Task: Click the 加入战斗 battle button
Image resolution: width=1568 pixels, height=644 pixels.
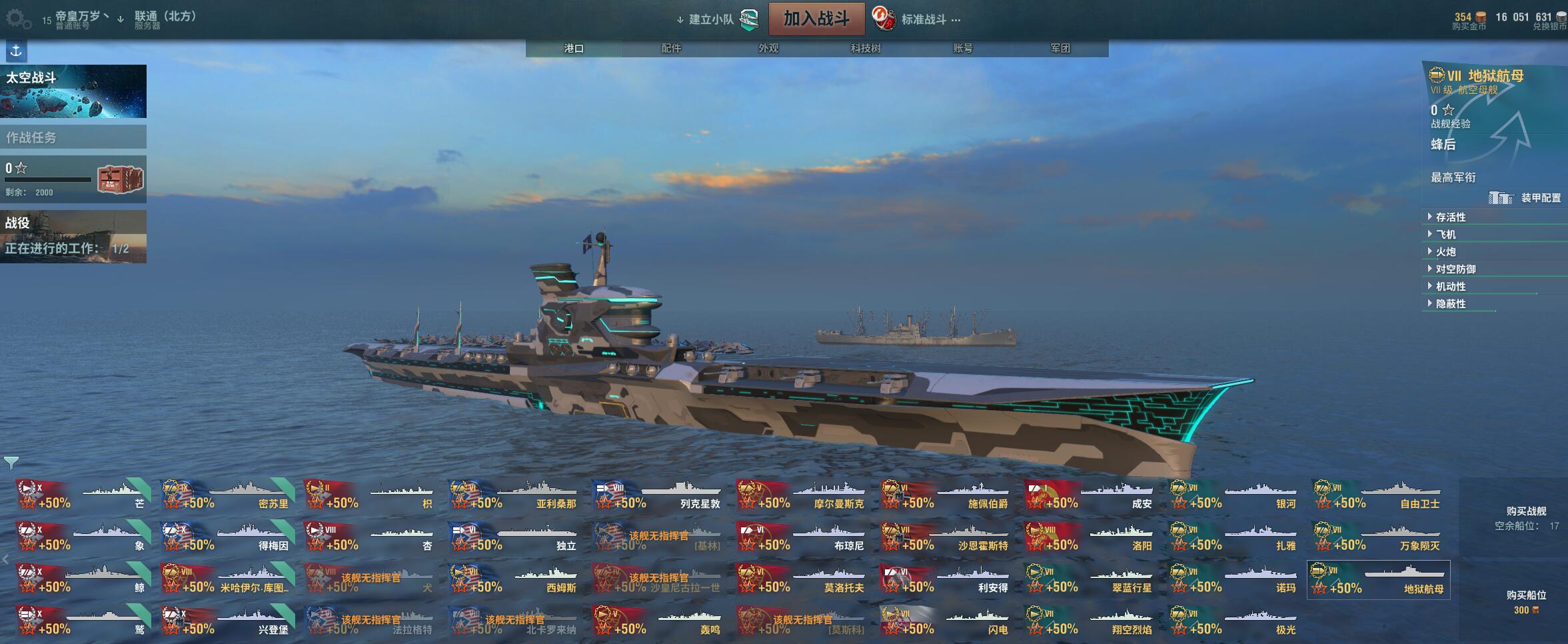Action: click(816, 19)
